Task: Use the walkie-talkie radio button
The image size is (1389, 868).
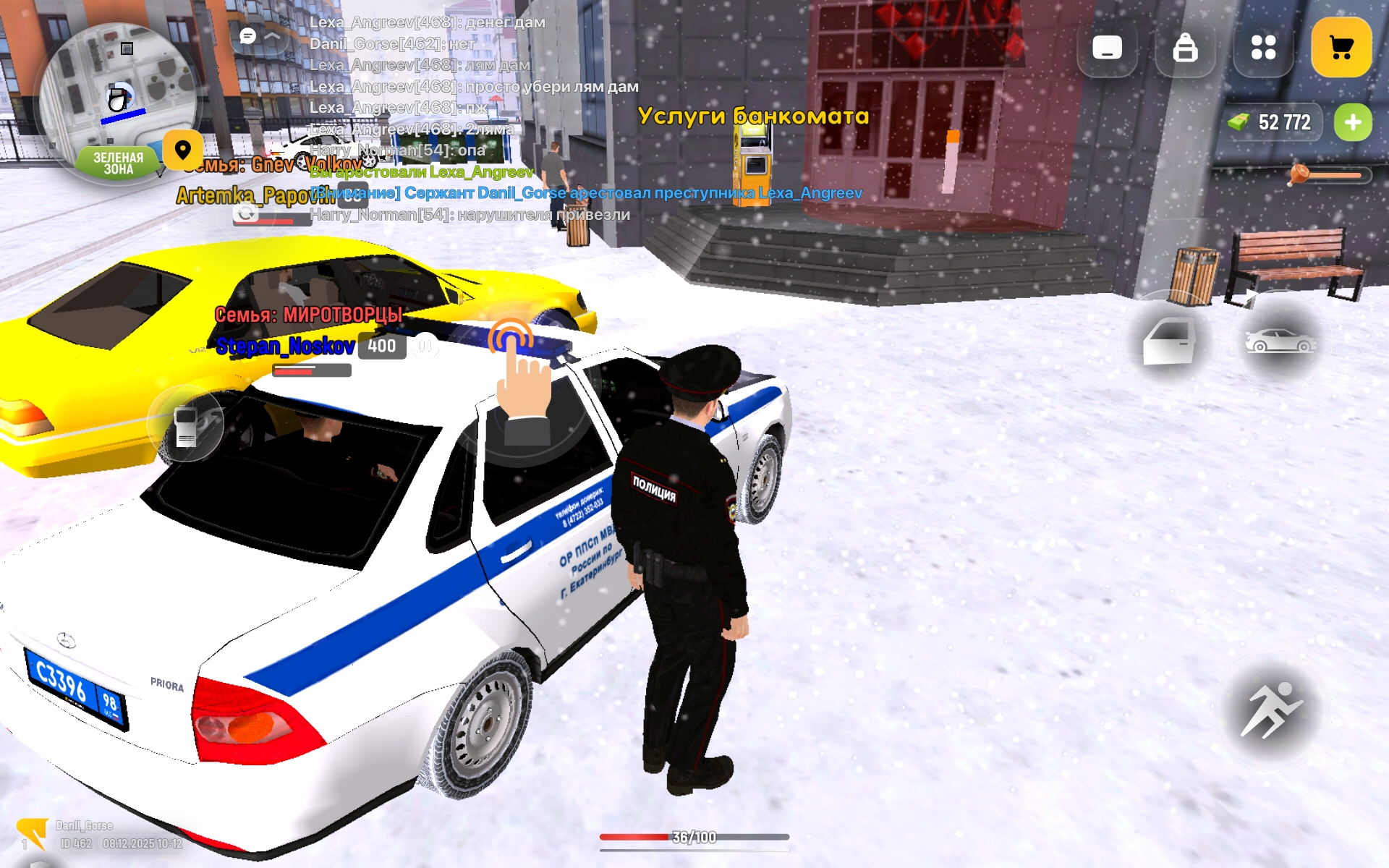Action: click(186, 425)
